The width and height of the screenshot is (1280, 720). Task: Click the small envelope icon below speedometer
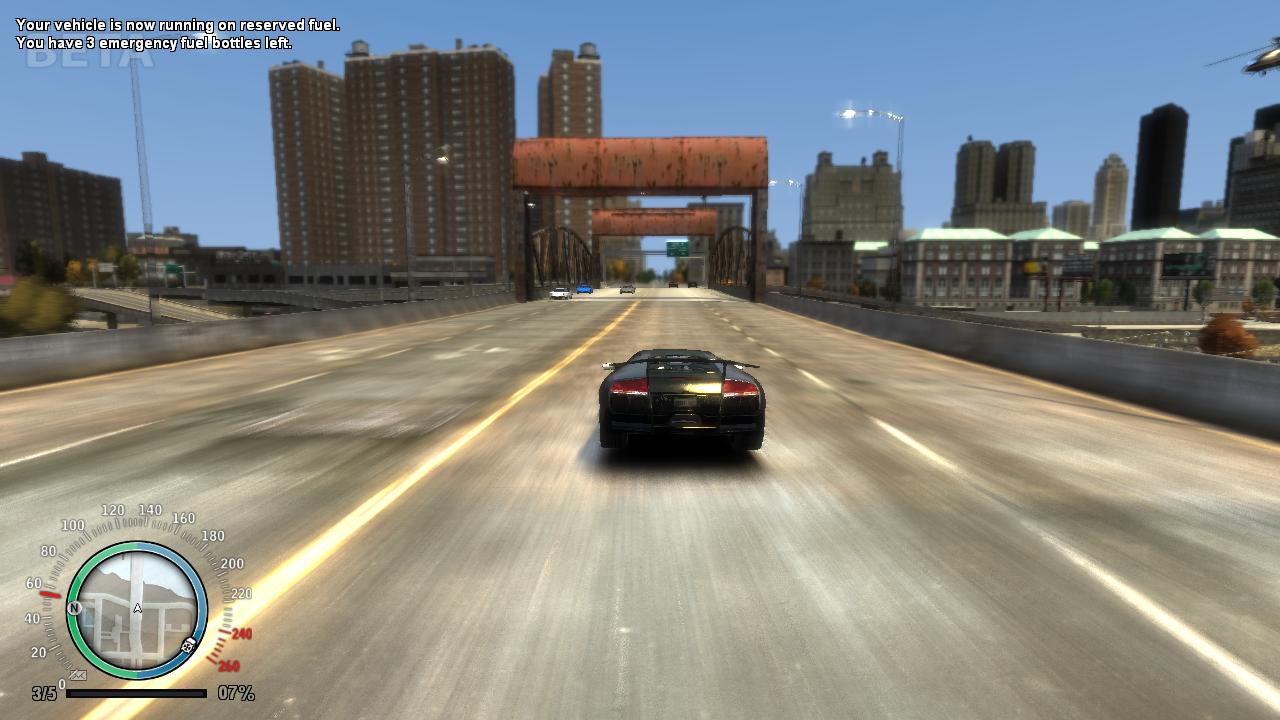click(x=77, y=676)
